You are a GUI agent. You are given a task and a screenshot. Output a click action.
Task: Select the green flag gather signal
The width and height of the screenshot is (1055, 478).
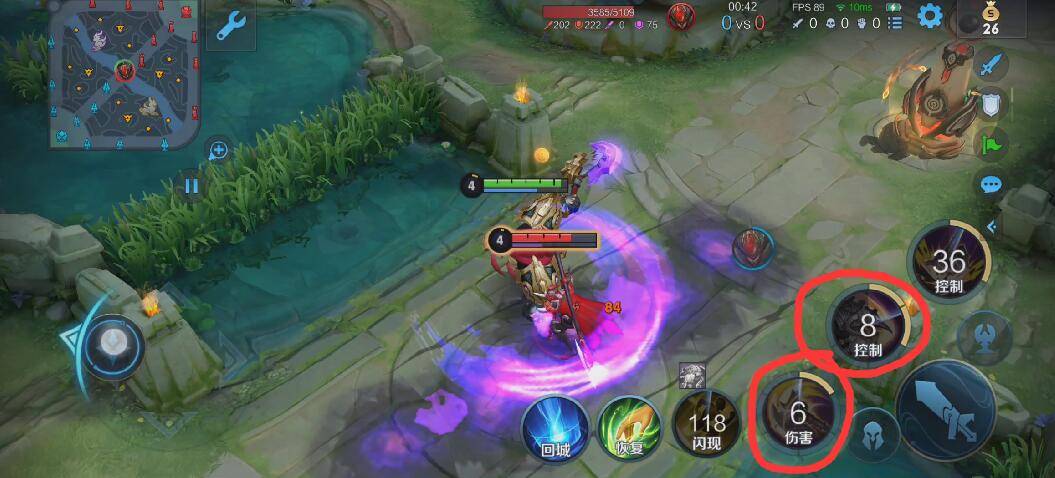click(x=990, y=145)
